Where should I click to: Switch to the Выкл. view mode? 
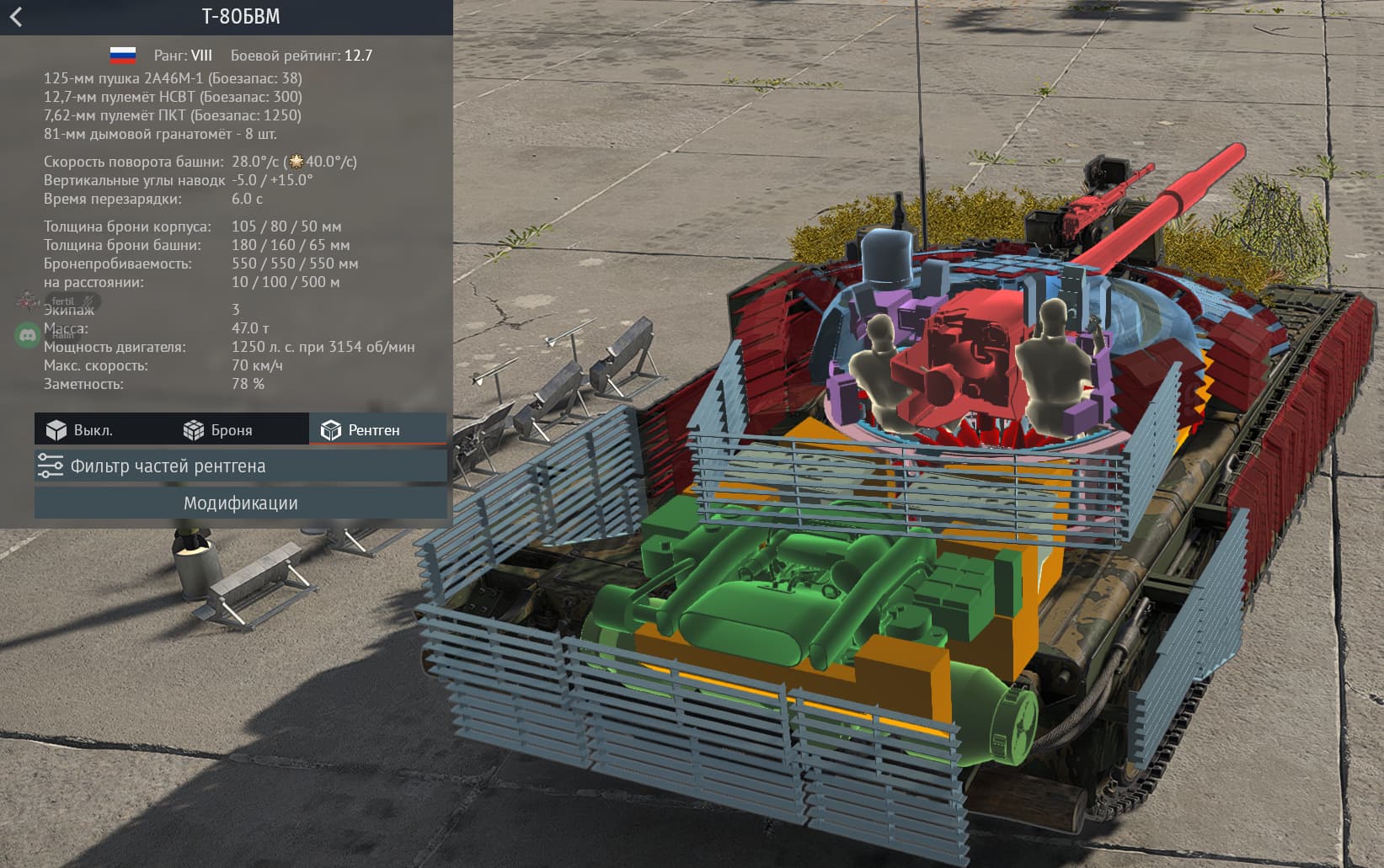pyautogui.click(x=80, y=430)
